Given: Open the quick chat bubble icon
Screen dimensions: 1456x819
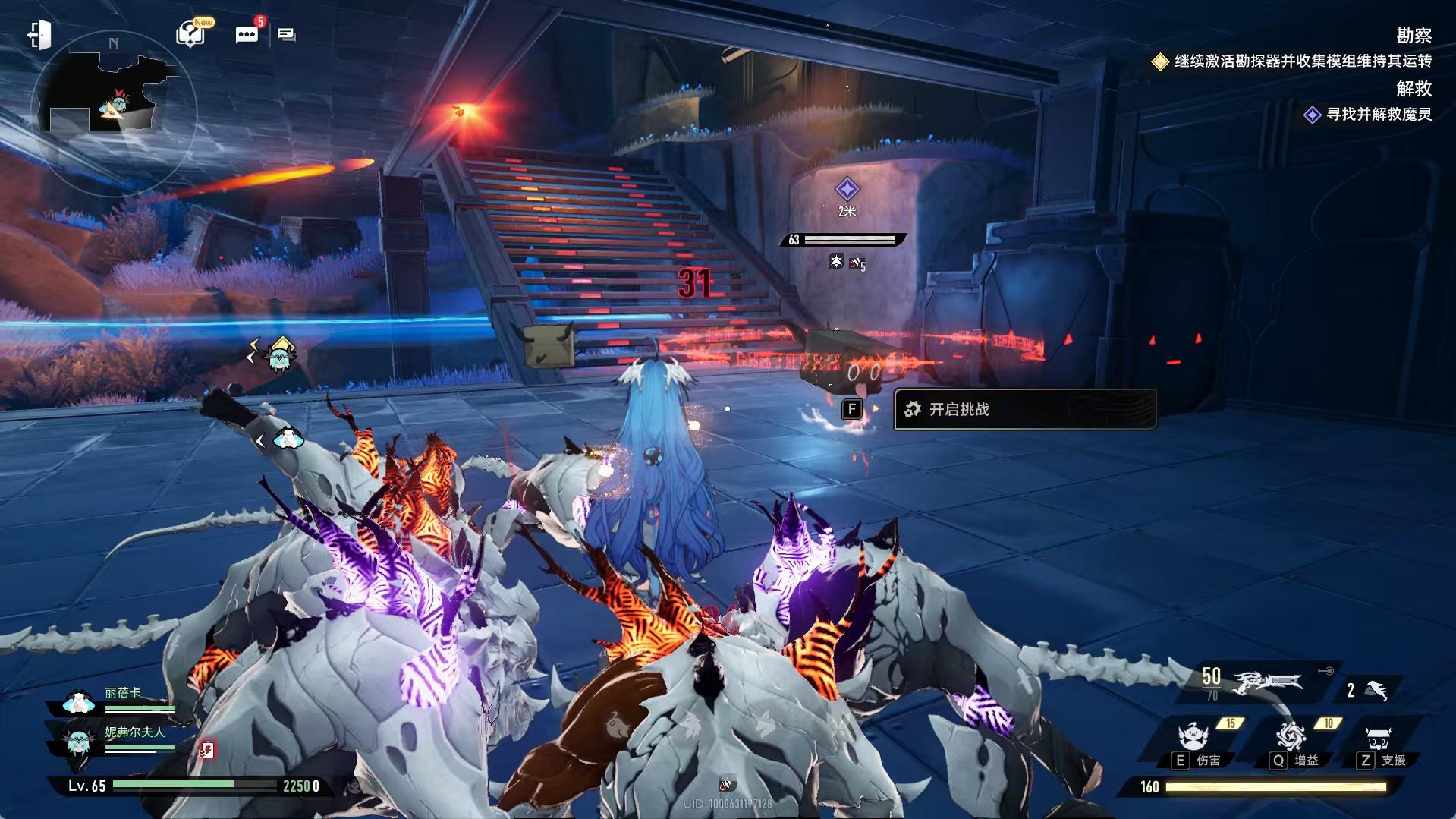Looking at the screenshot, I should [286, 35].
